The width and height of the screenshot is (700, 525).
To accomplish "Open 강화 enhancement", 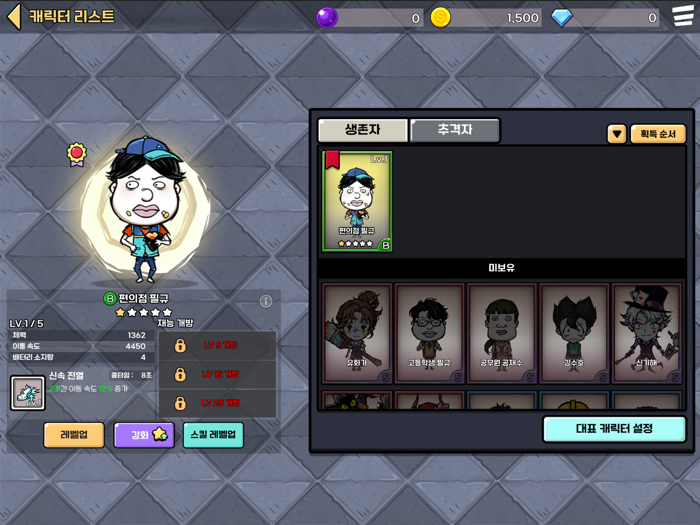I will point(143,435).
